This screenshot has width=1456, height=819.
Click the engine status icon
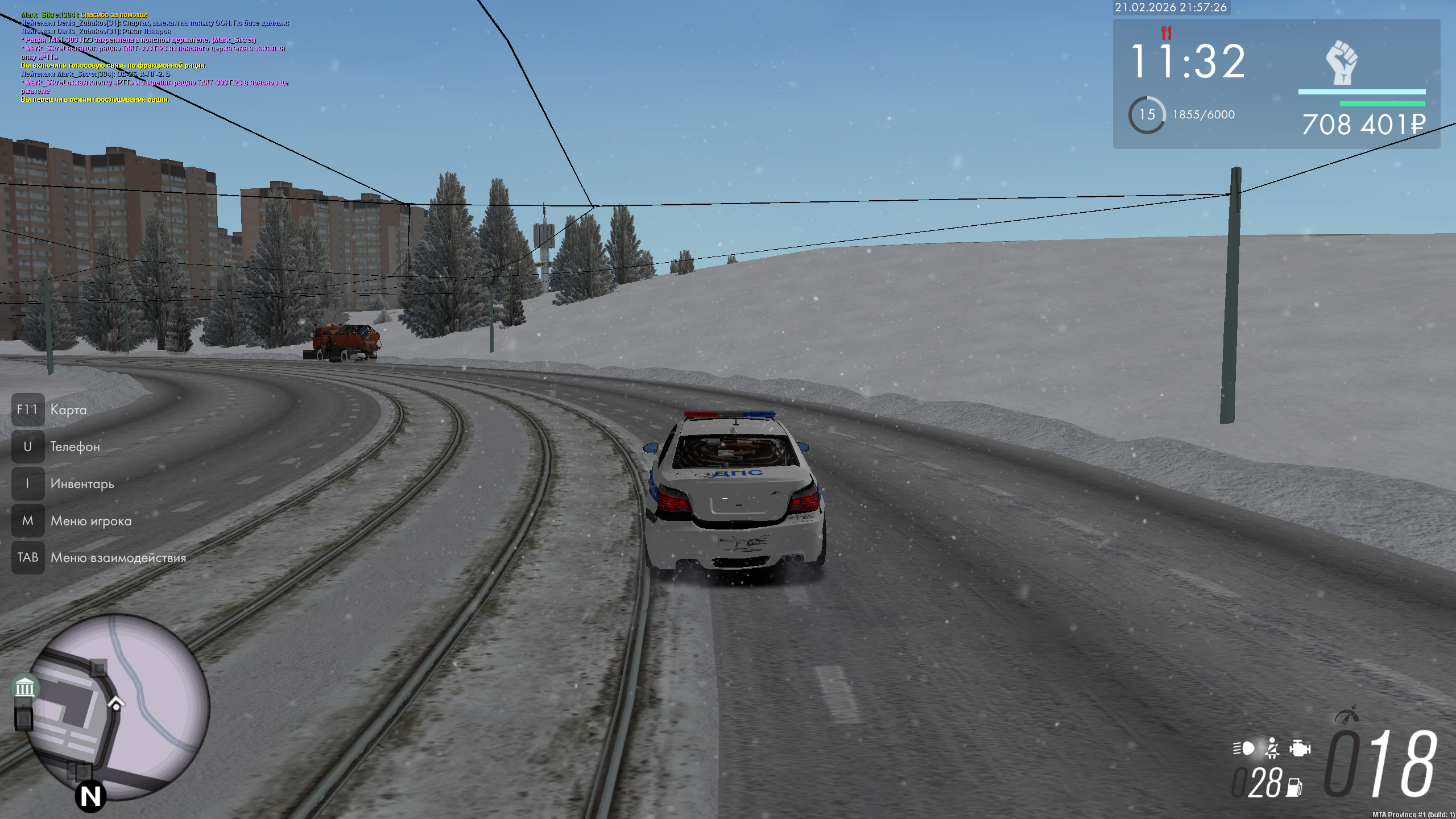point(1300,748)
